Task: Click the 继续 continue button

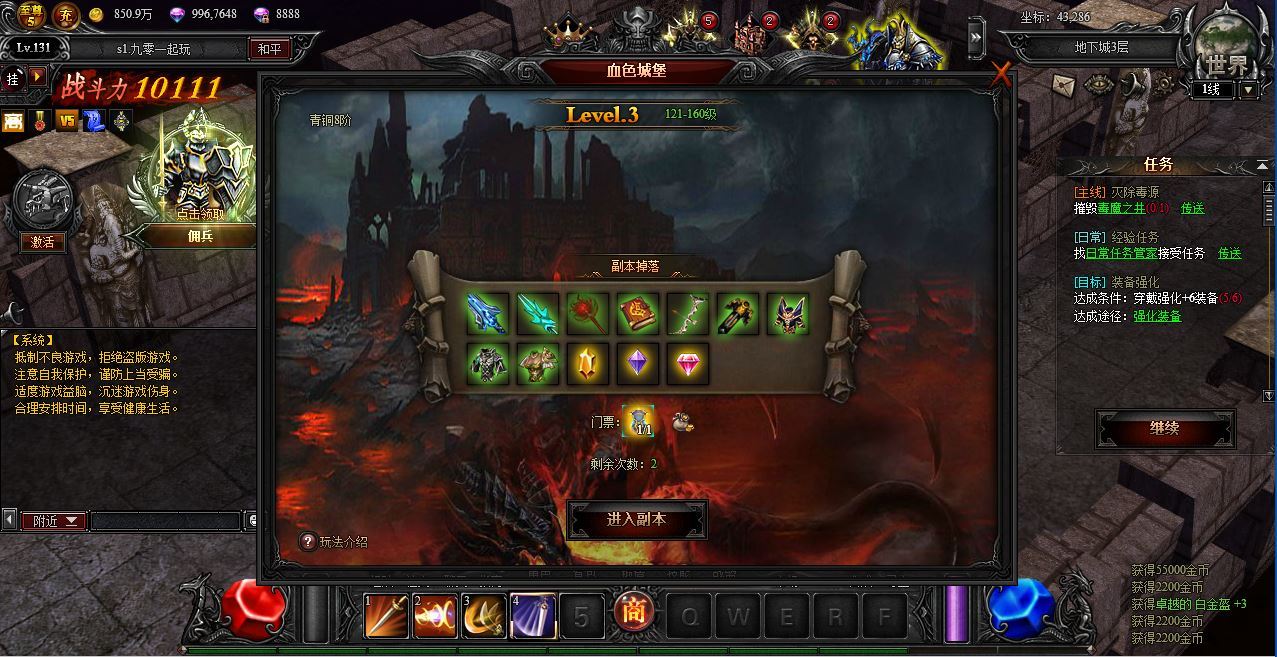Action: coord(1165,429)
